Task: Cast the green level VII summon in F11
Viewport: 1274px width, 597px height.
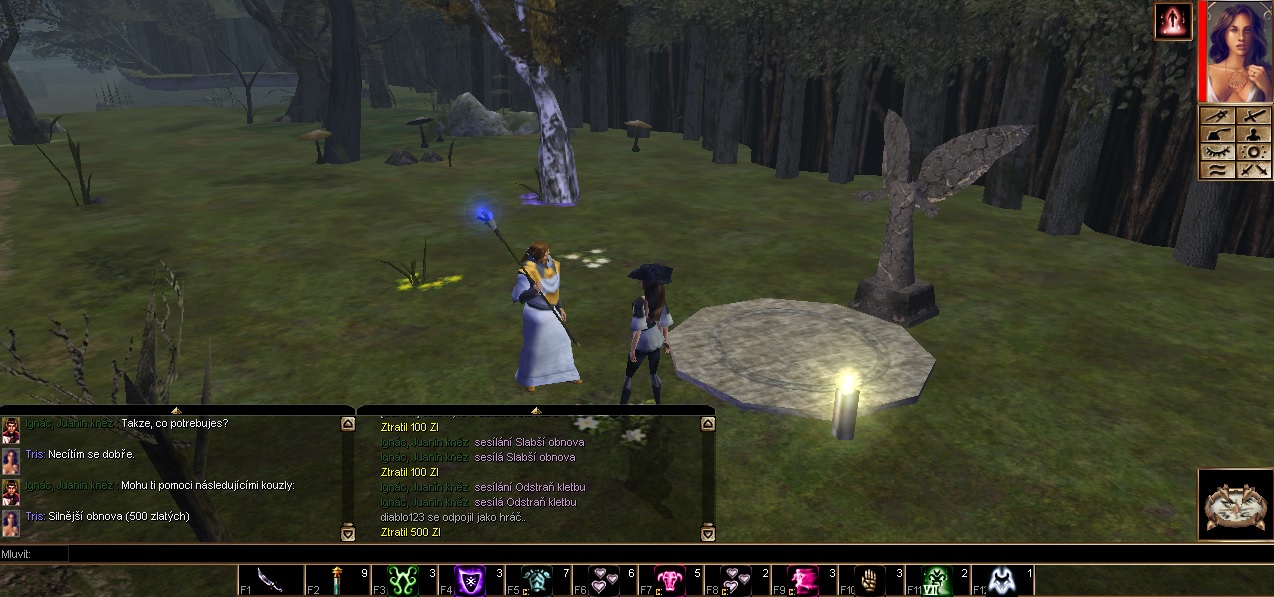Action: pyautogui.click(x=937, y=580)
